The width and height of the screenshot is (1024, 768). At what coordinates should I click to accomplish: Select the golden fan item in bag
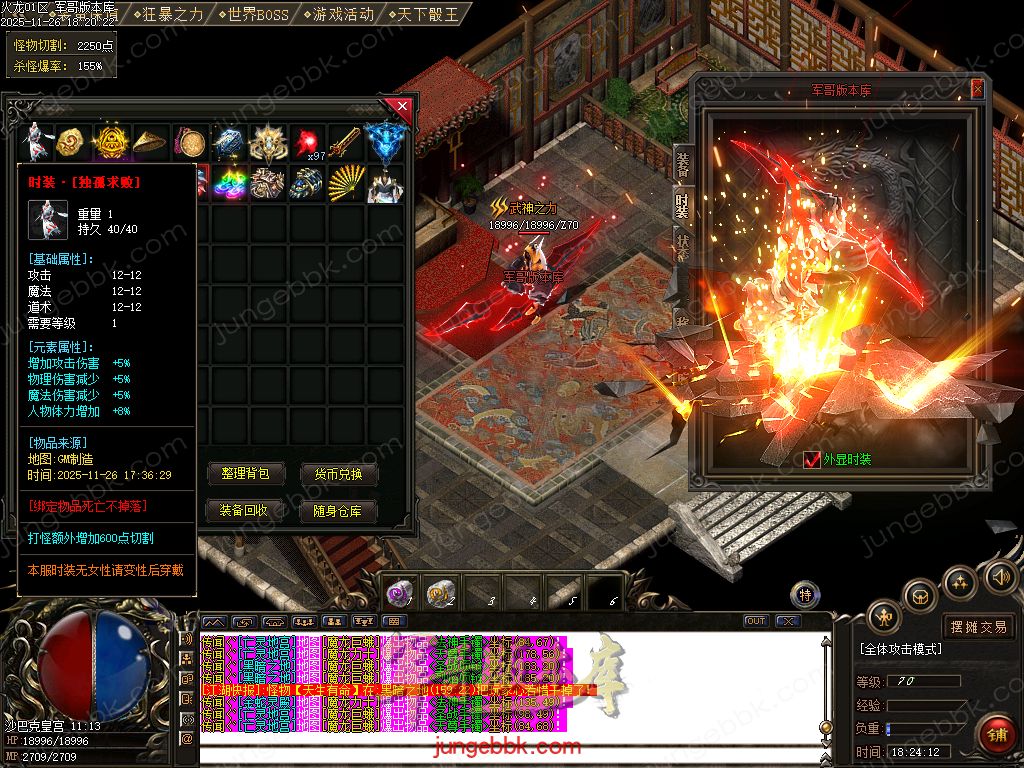pos(344,183)
